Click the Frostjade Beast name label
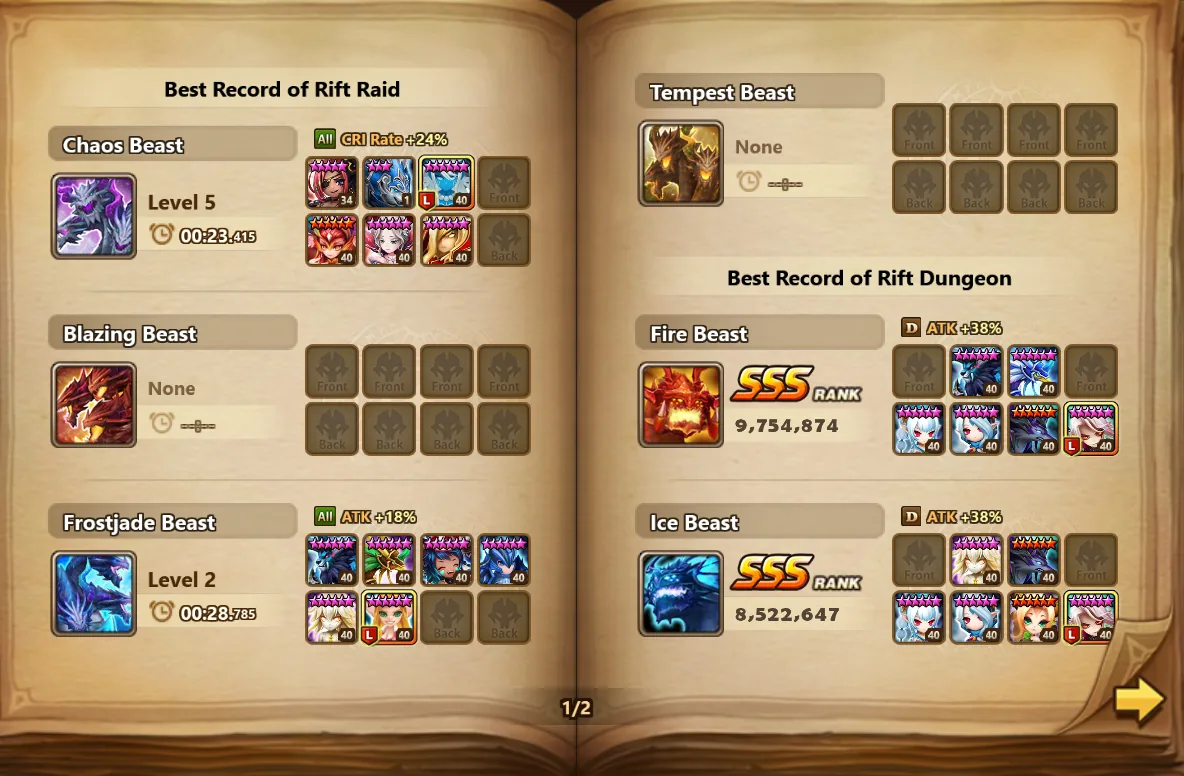 click(x=139, y=522)
